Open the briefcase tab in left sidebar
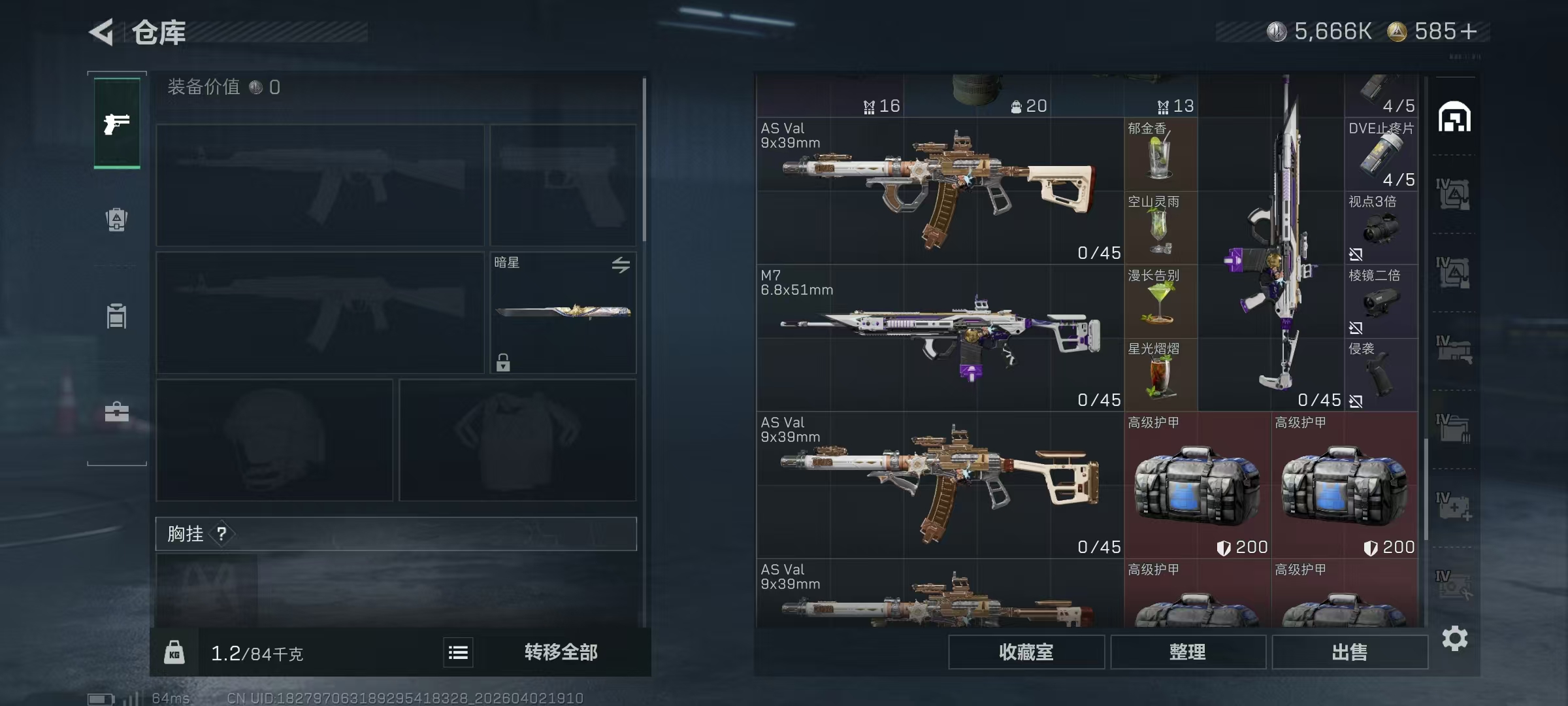This screenshot has height=706, width=1568. point(117,412)
